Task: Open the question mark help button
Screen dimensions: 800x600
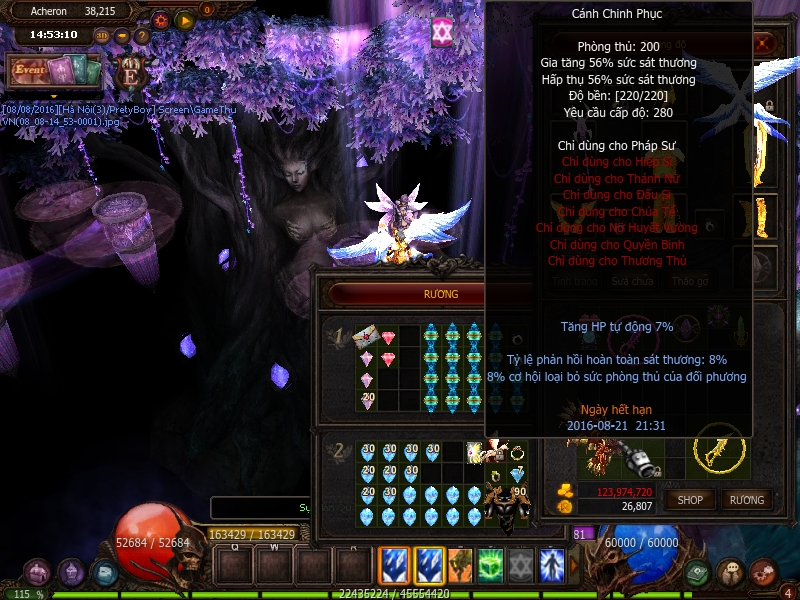Action: (142, 35)
